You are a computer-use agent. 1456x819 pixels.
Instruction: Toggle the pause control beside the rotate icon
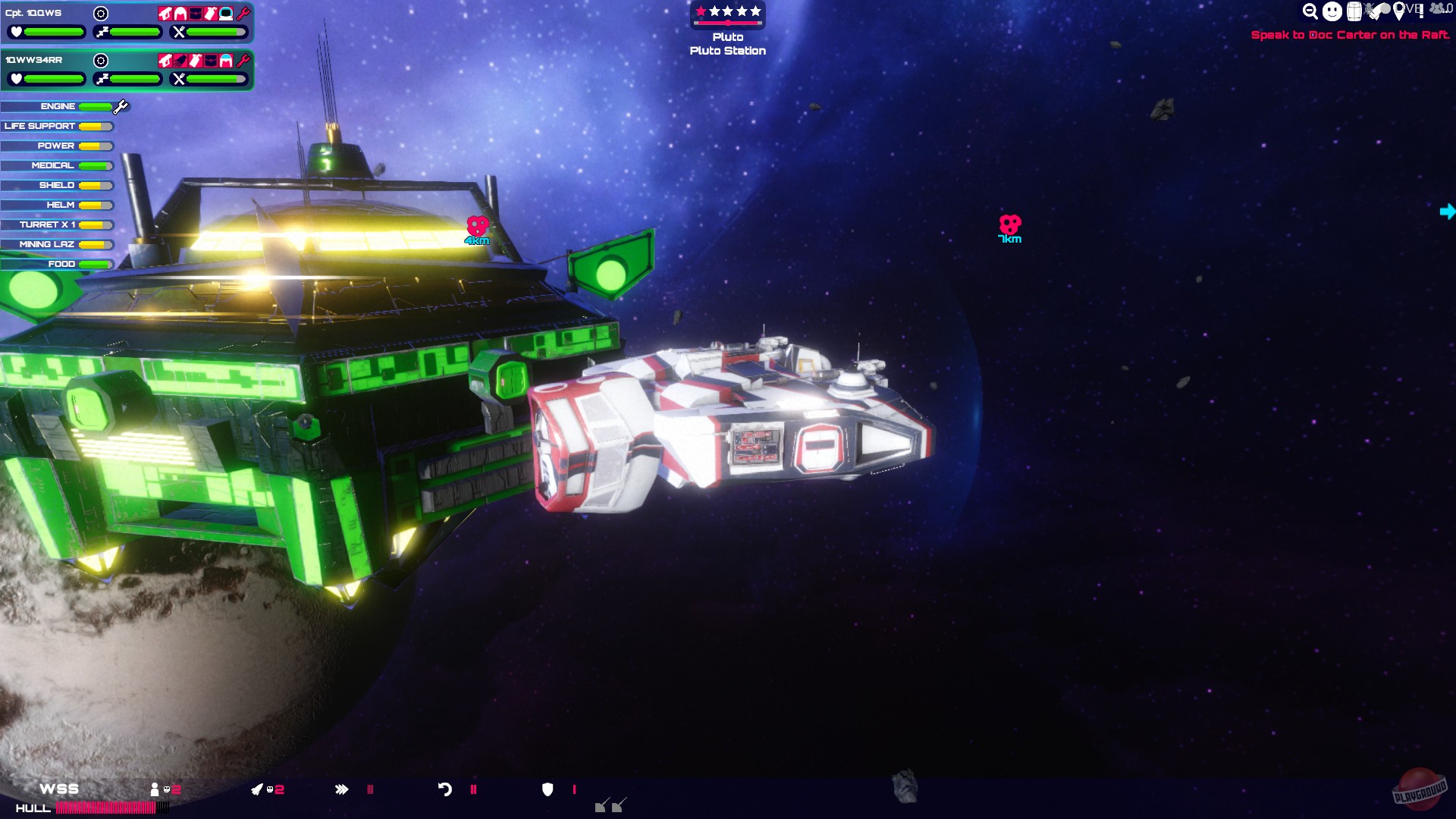tap(474, 789)
